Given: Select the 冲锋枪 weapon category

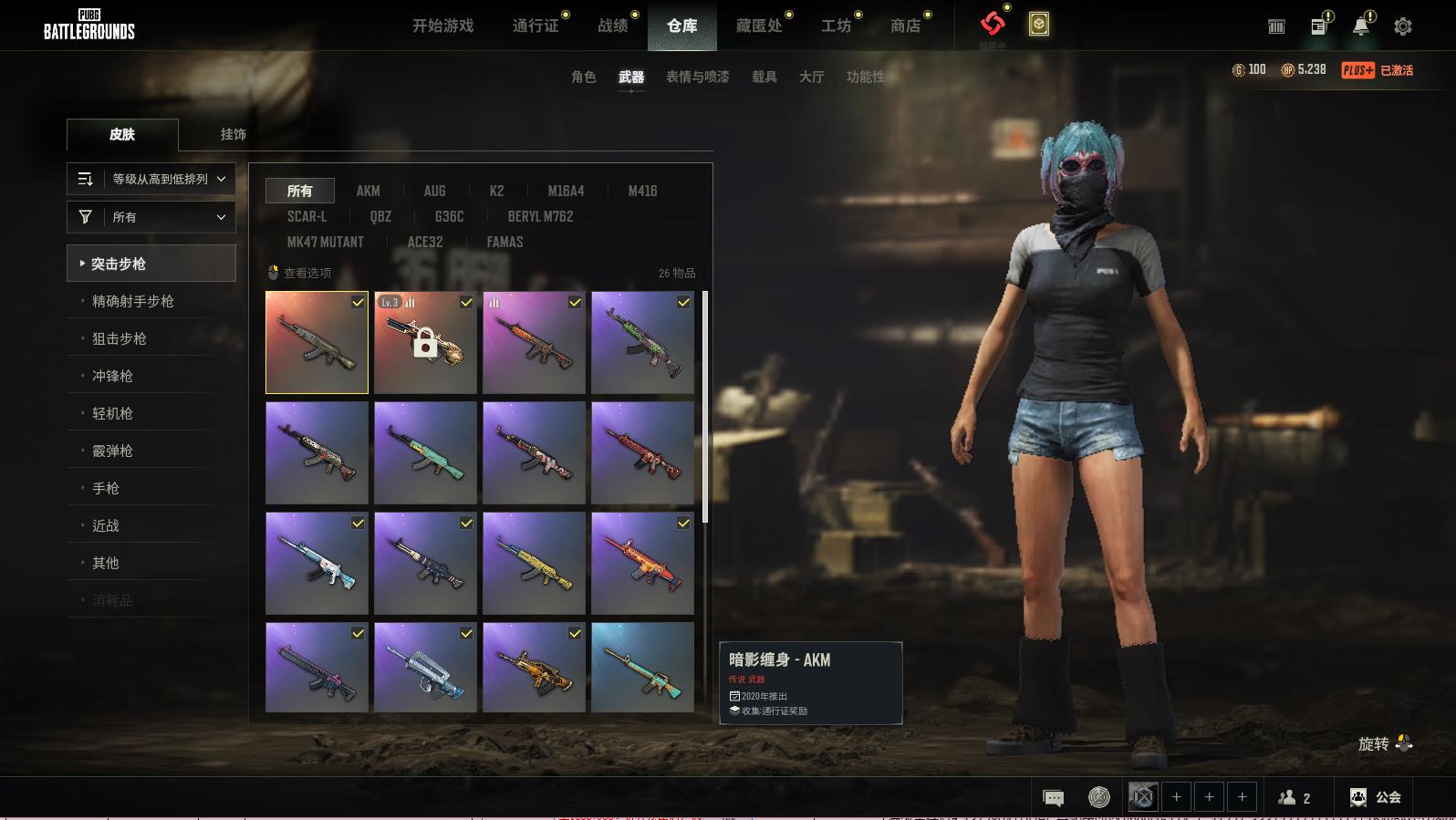Looking at the screenshot, I should tap(112, 376).
